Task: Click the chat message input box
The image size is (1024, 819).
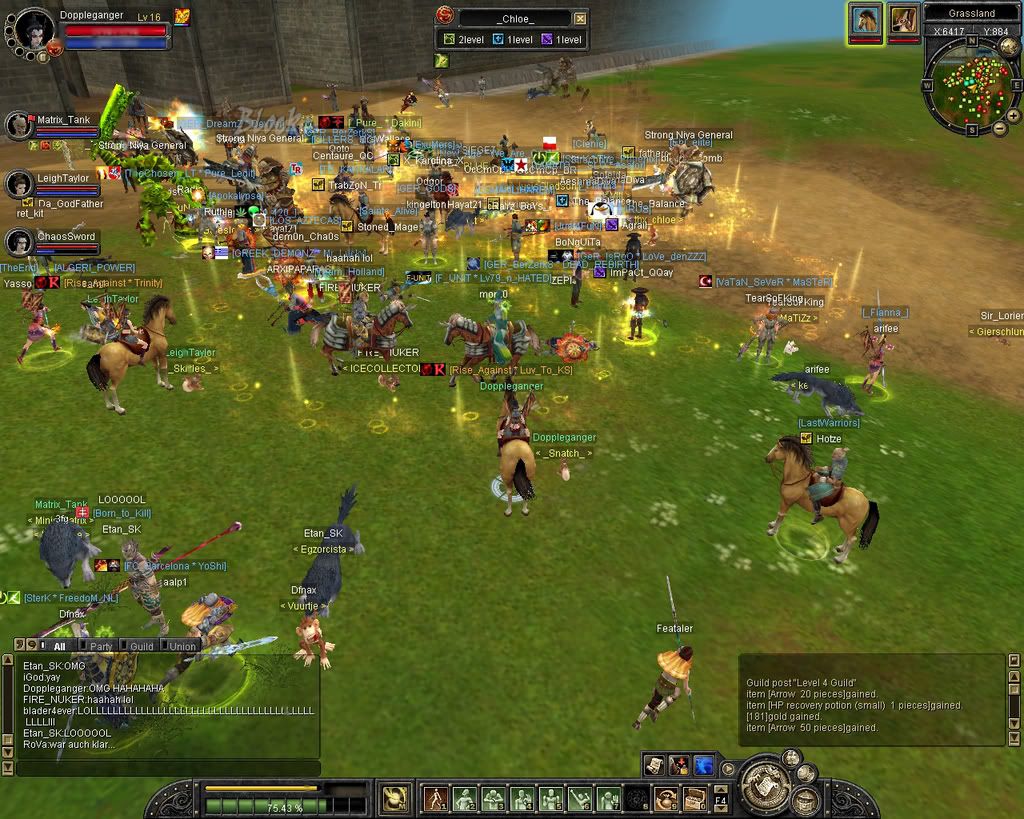Action: 165,769
